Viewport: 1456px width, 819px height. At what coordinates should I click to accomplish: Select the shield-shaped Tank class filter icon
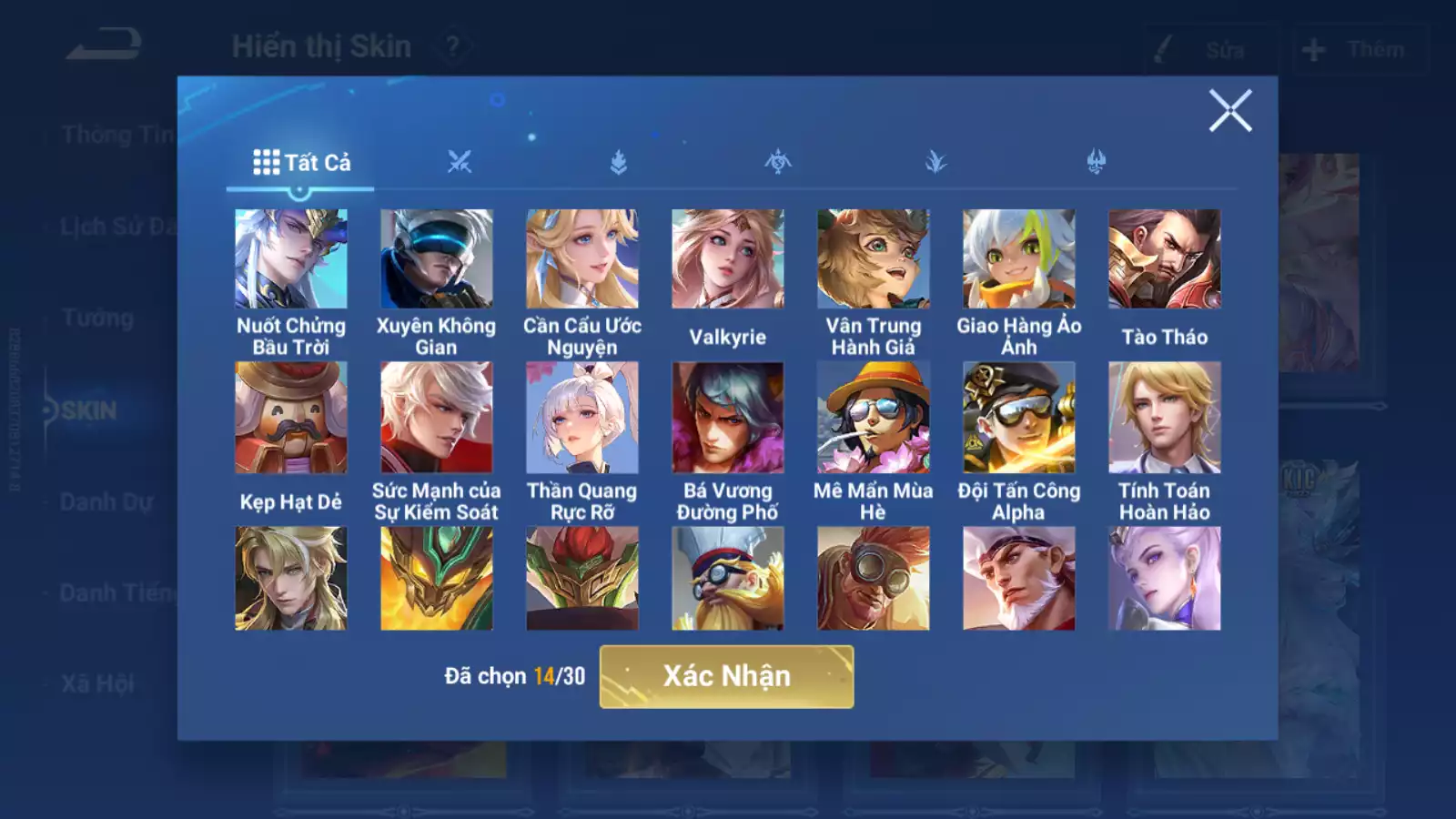point(619,160)
